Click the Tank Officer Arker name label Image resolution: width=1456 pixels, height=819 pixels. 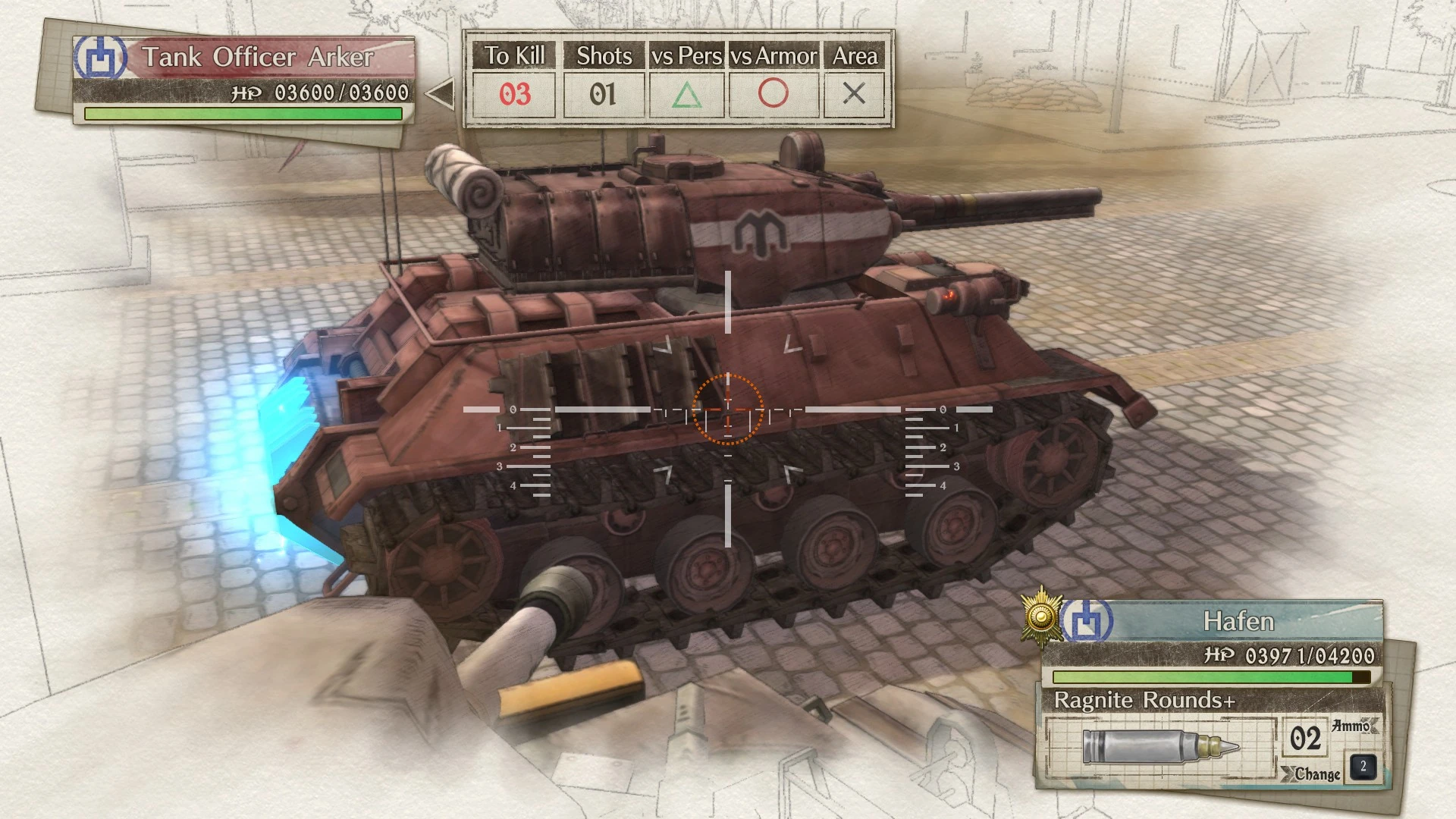click(x=258, y=56)
